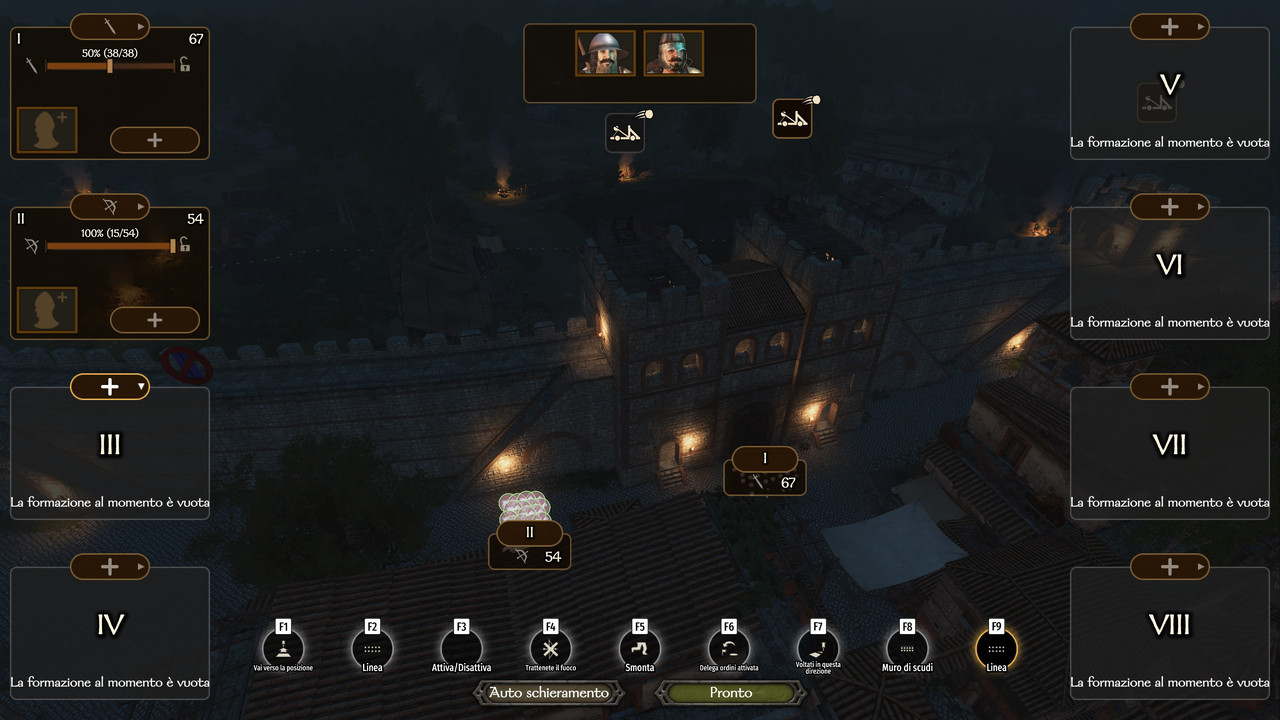Add troop class to formation VIII
This screenshot has width=1280, height=720.
[1170, 567]
